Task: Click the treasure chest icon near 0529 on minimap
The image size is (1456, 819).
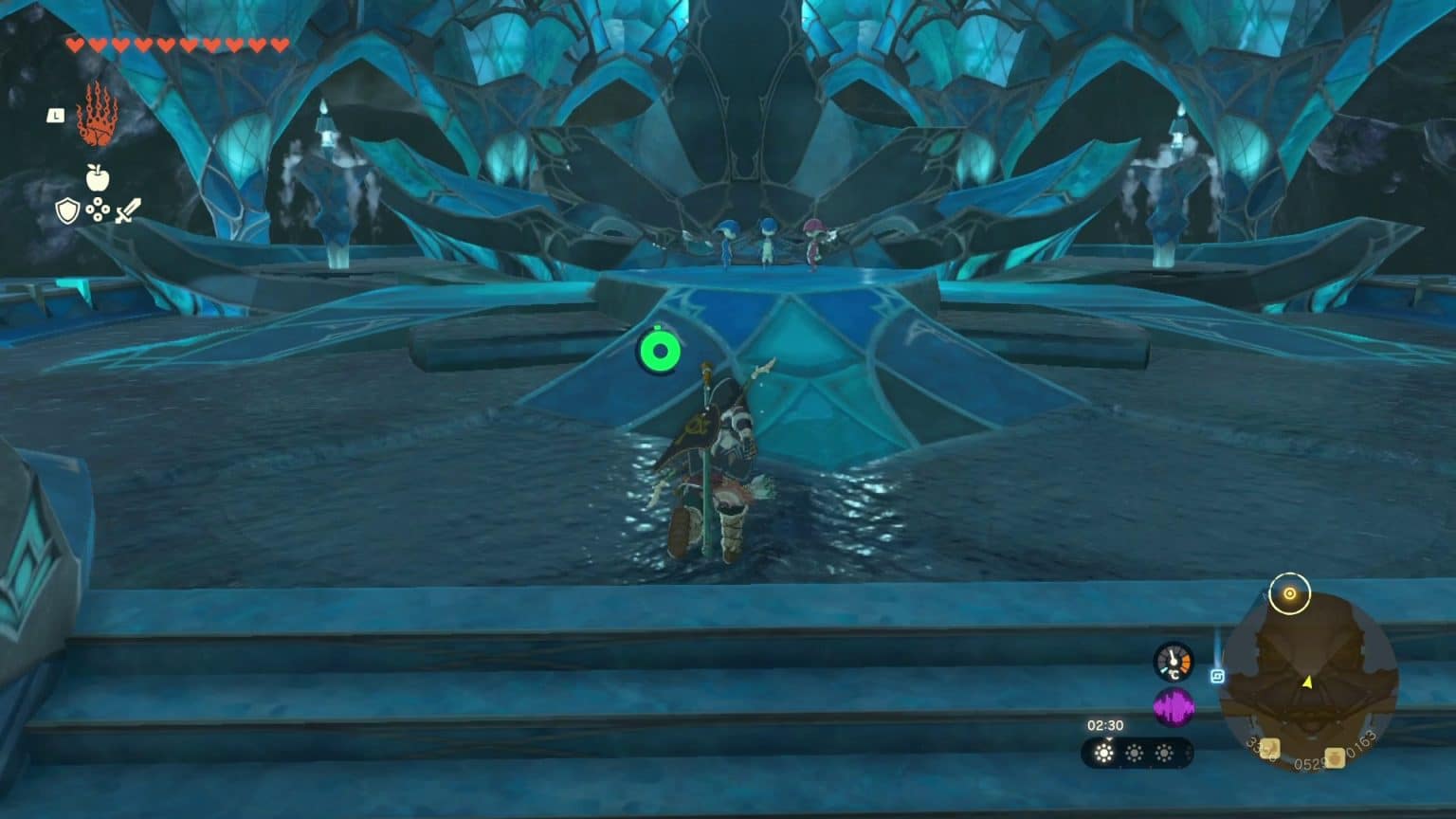Action: 1335,755
